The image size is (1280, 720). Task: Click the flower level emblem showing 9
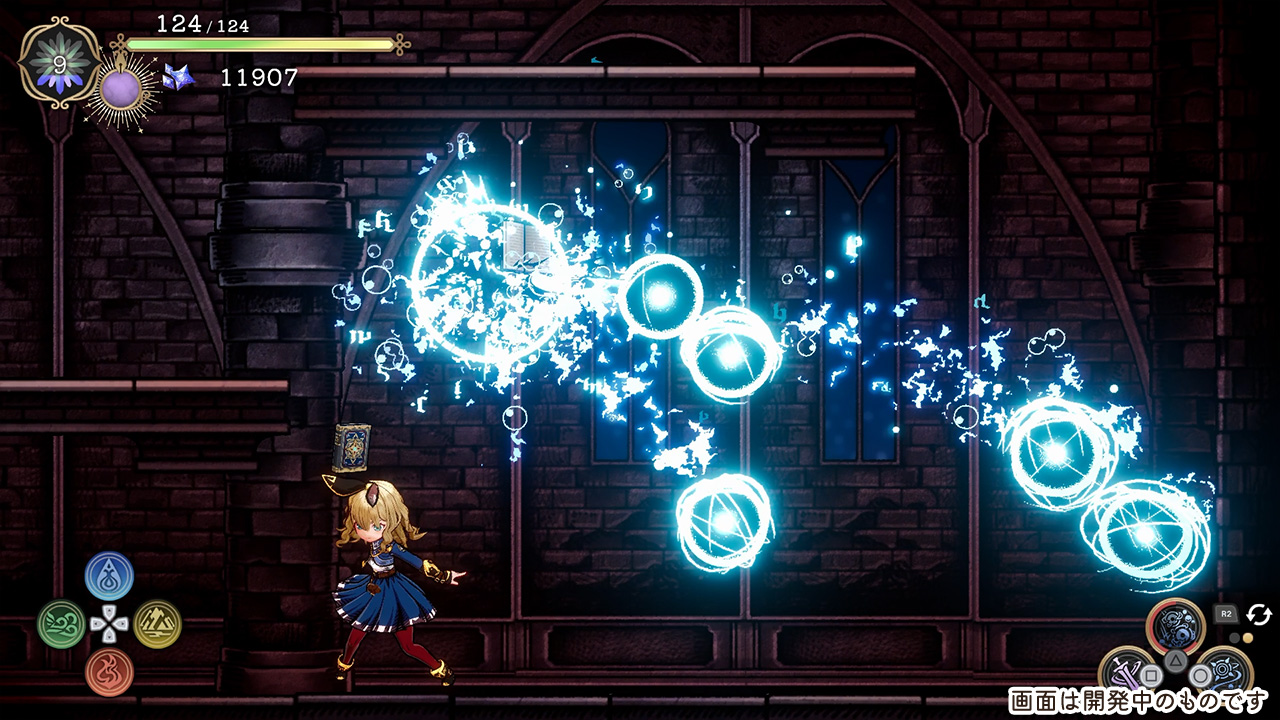(x=59, y=62)
